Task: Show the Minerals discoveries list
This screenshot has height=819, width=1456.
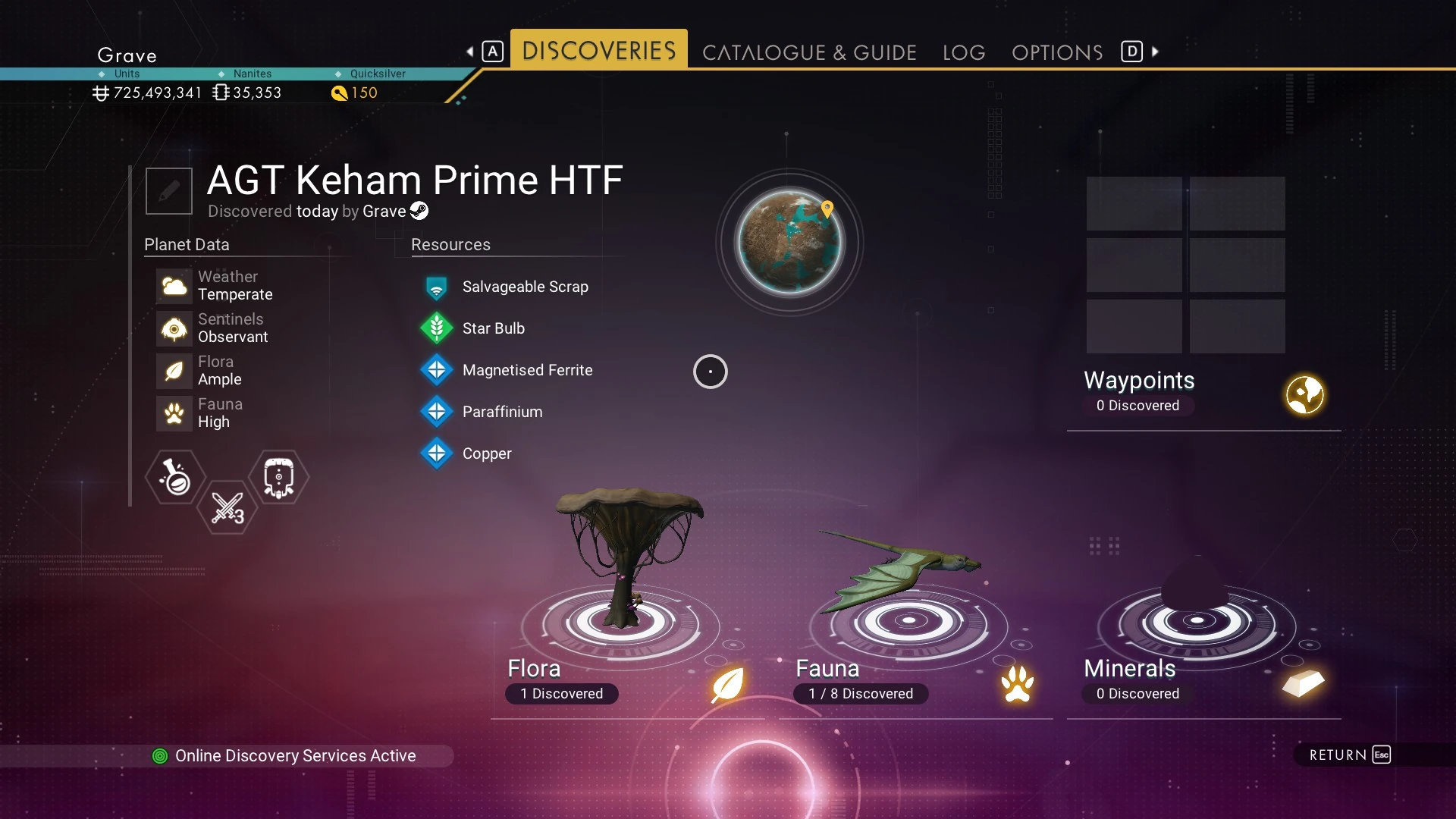Action: (1203, 680)
